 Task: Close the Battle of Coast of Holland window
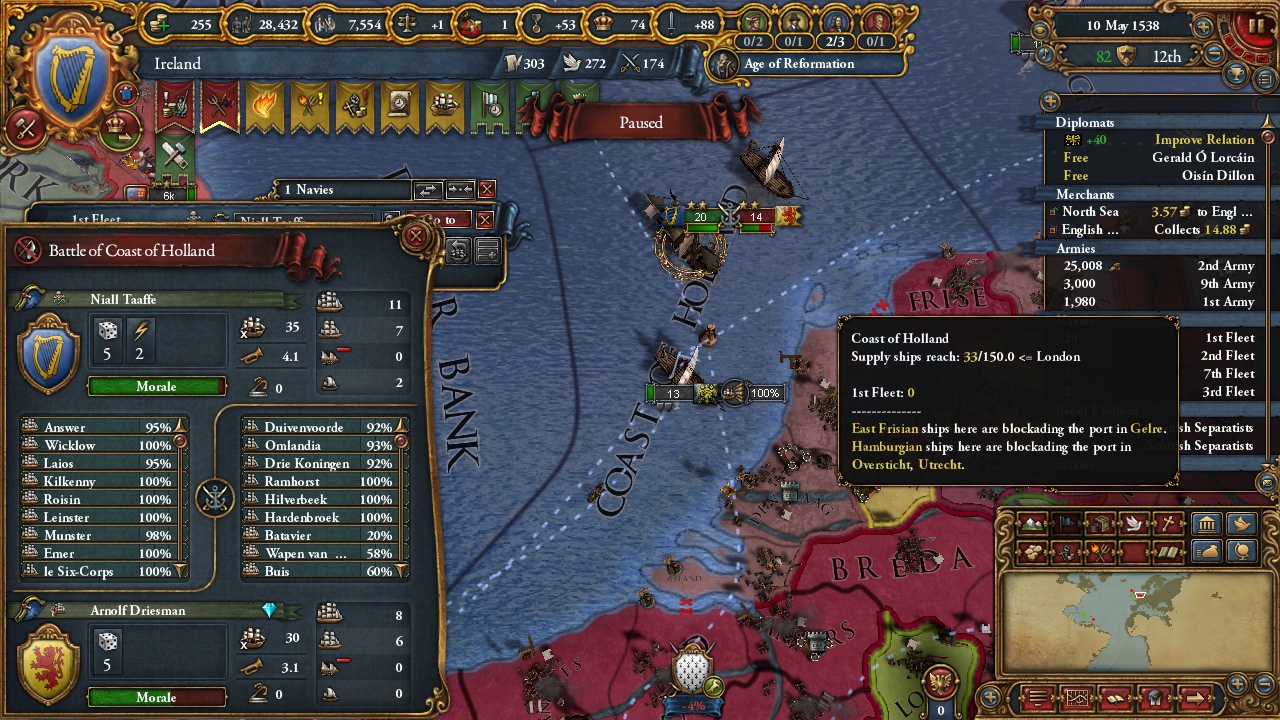tap(416, 237)
